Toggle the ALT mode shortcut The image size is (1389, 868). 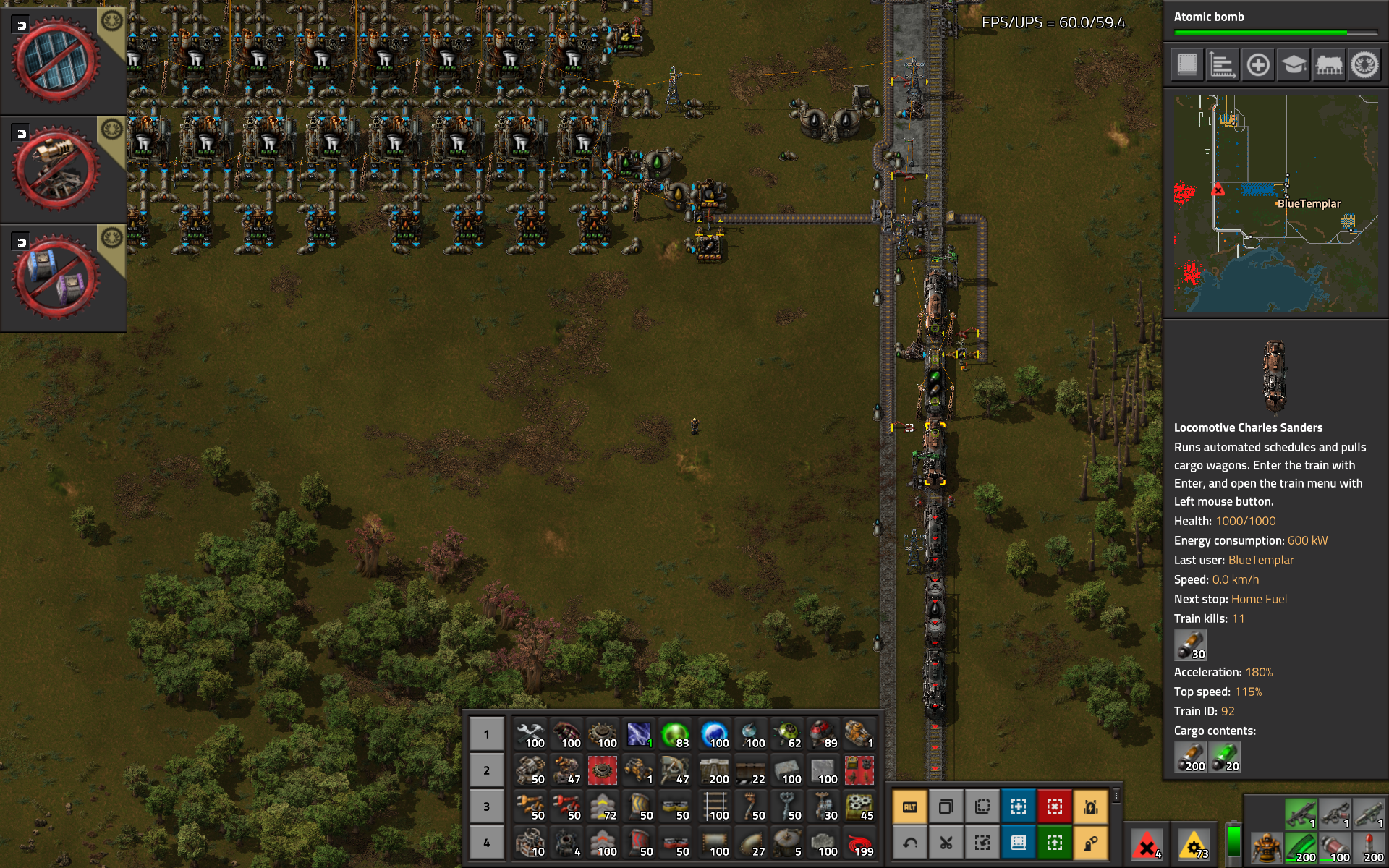[x=910, y=807]
